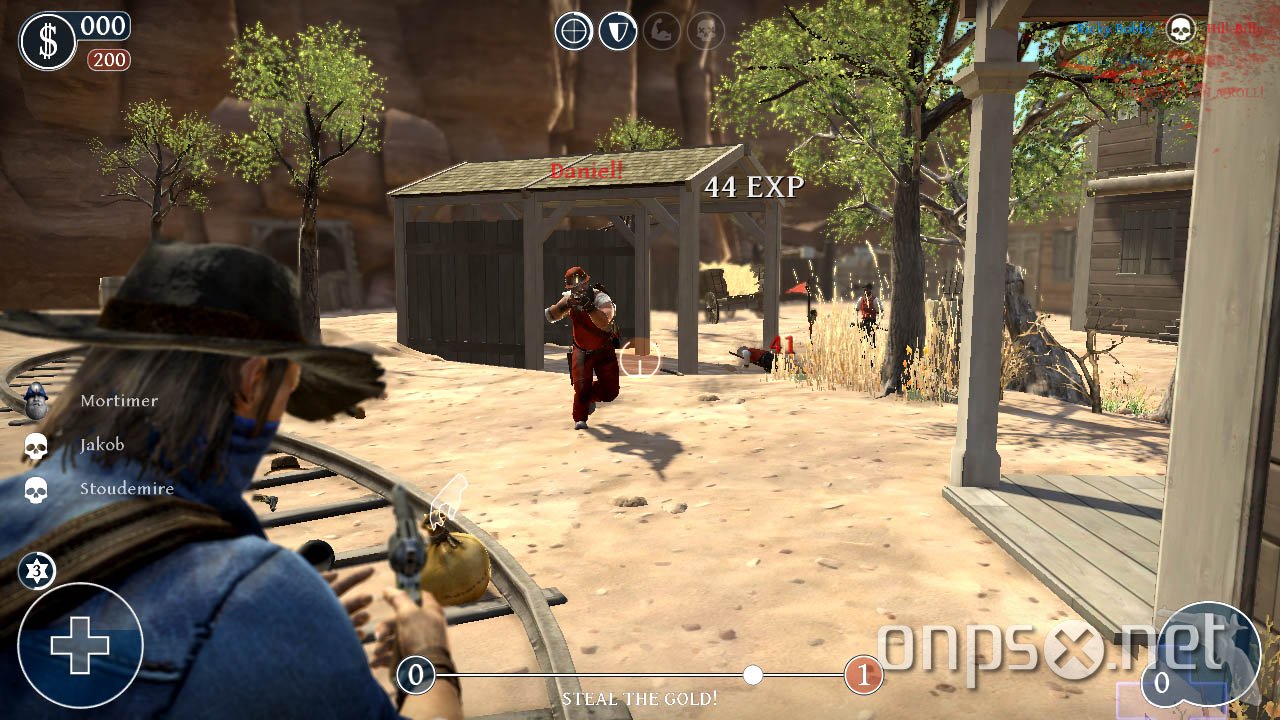Screen dimensions: 1280x720
Task: Click the dollar sign money icon
Action: point(47,40)
